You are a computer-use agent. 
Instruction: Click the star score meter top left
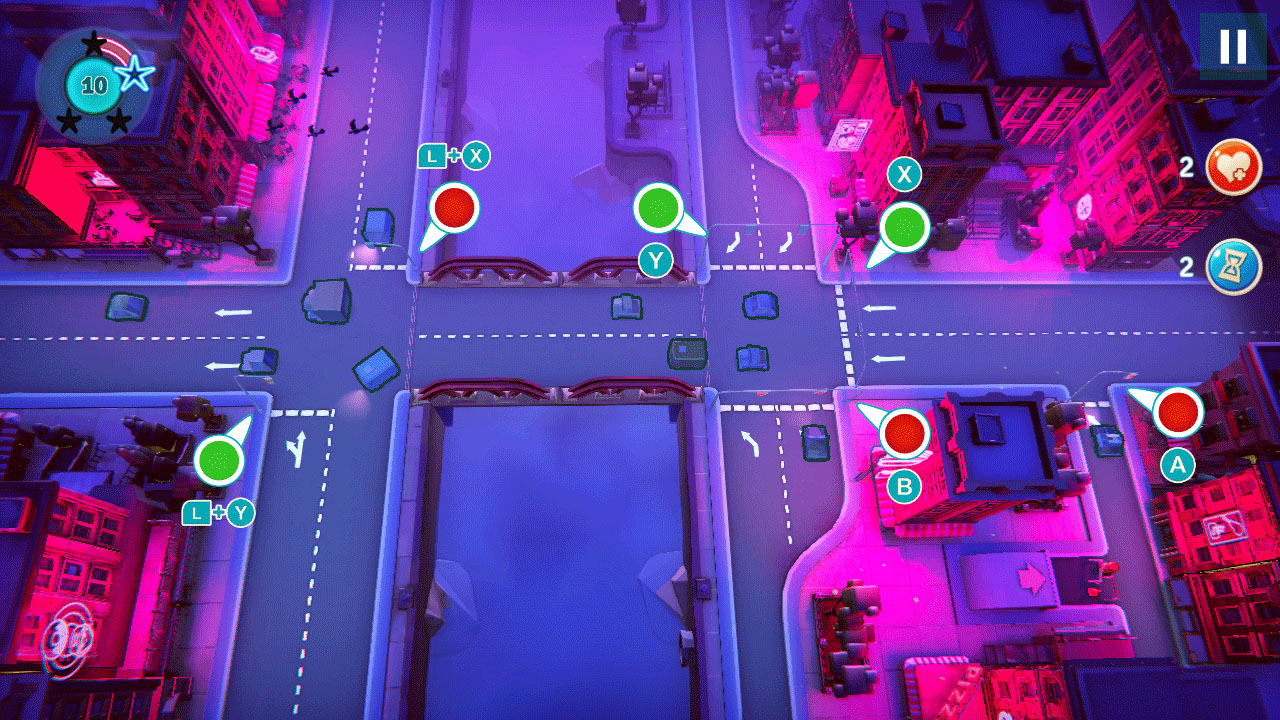point(95,85)
